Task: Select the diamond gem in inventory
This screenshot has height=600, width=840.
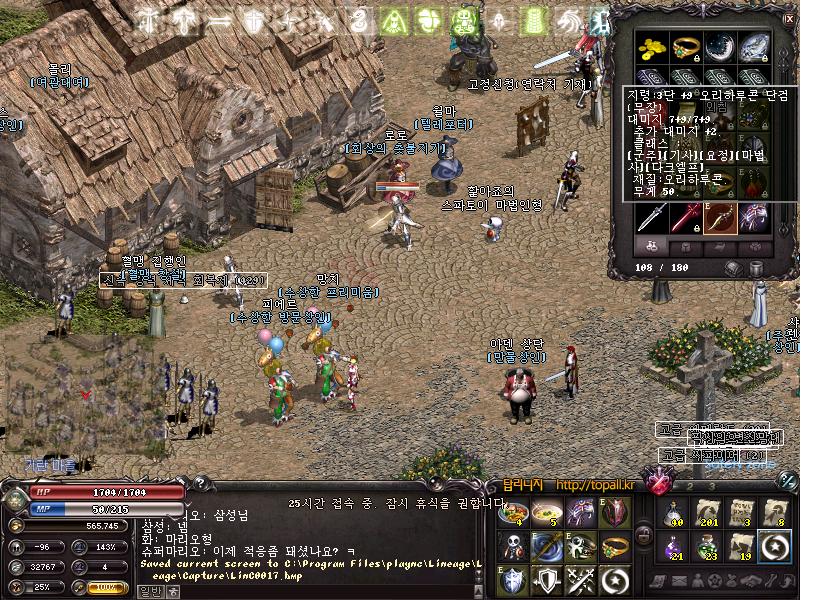Action: click(x=752, y=47)
